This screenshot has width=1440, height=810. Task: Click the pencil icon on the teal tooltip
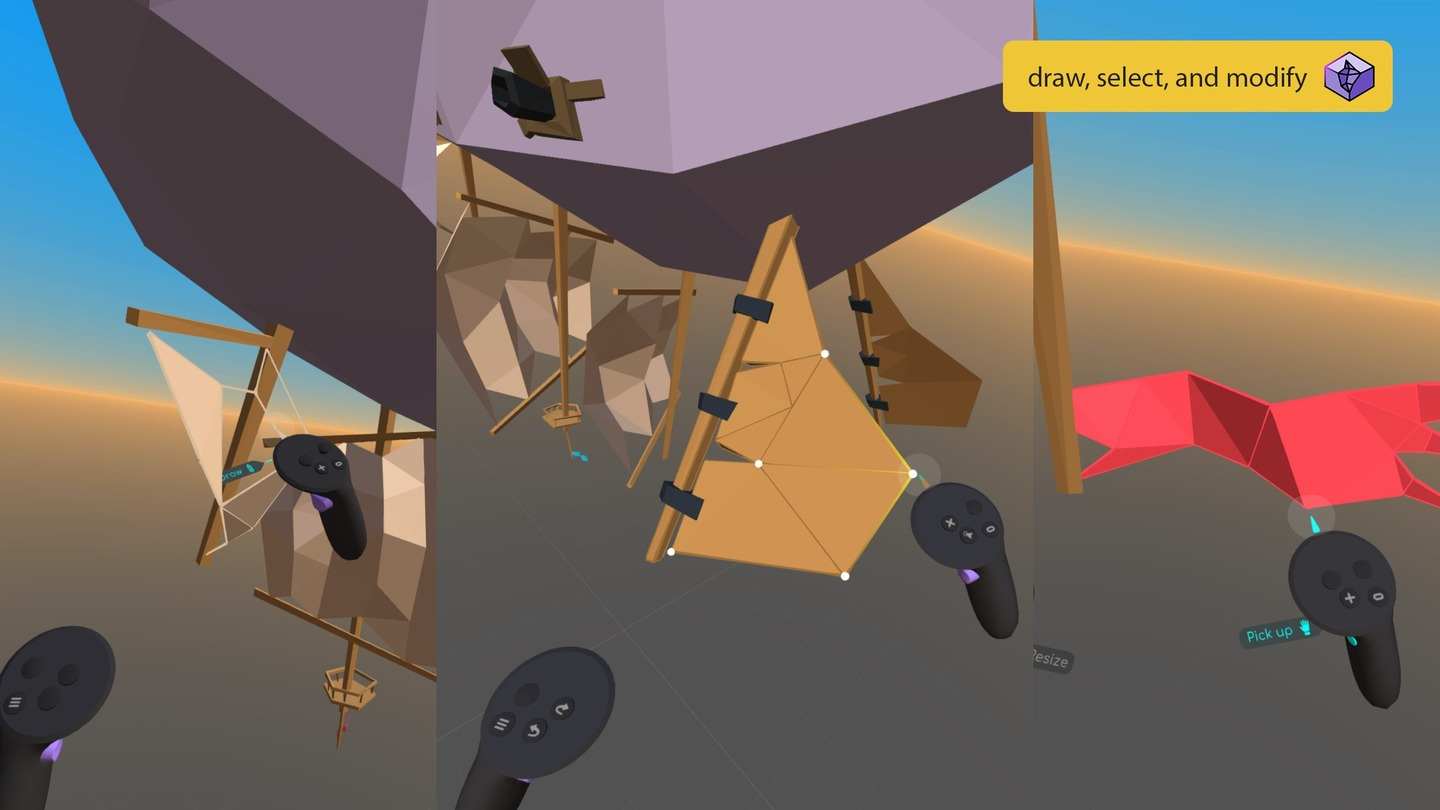click(x=250, y=468)
